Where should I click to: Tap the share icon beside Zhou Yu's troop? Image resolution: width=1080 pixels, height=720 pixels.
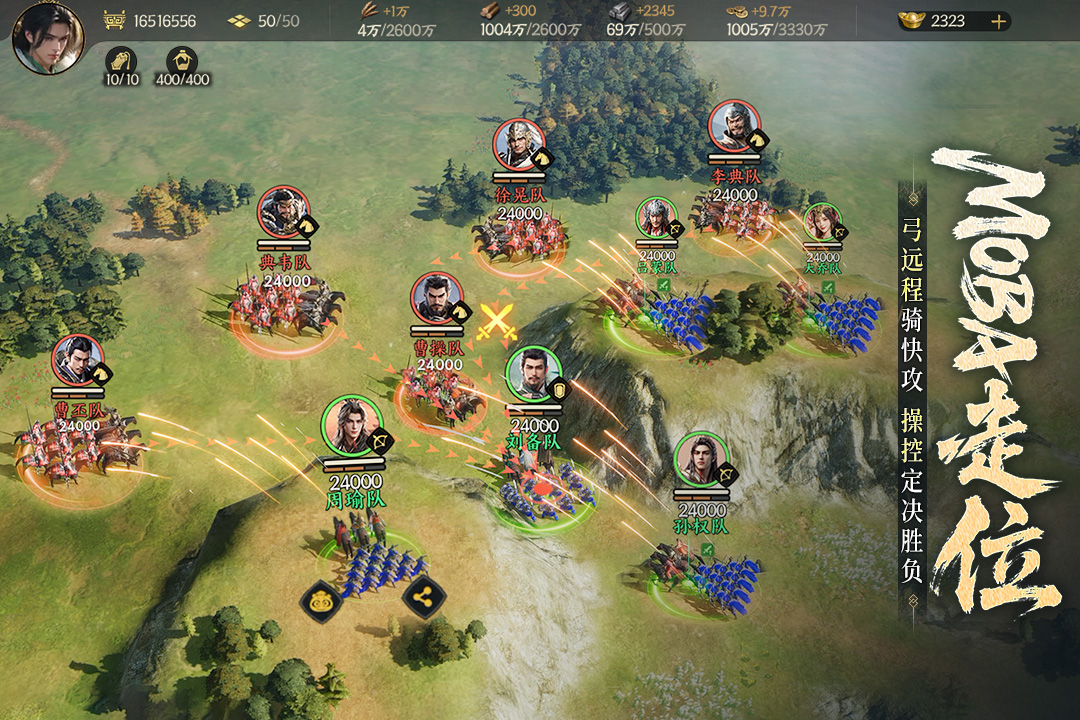pos(424,598)
